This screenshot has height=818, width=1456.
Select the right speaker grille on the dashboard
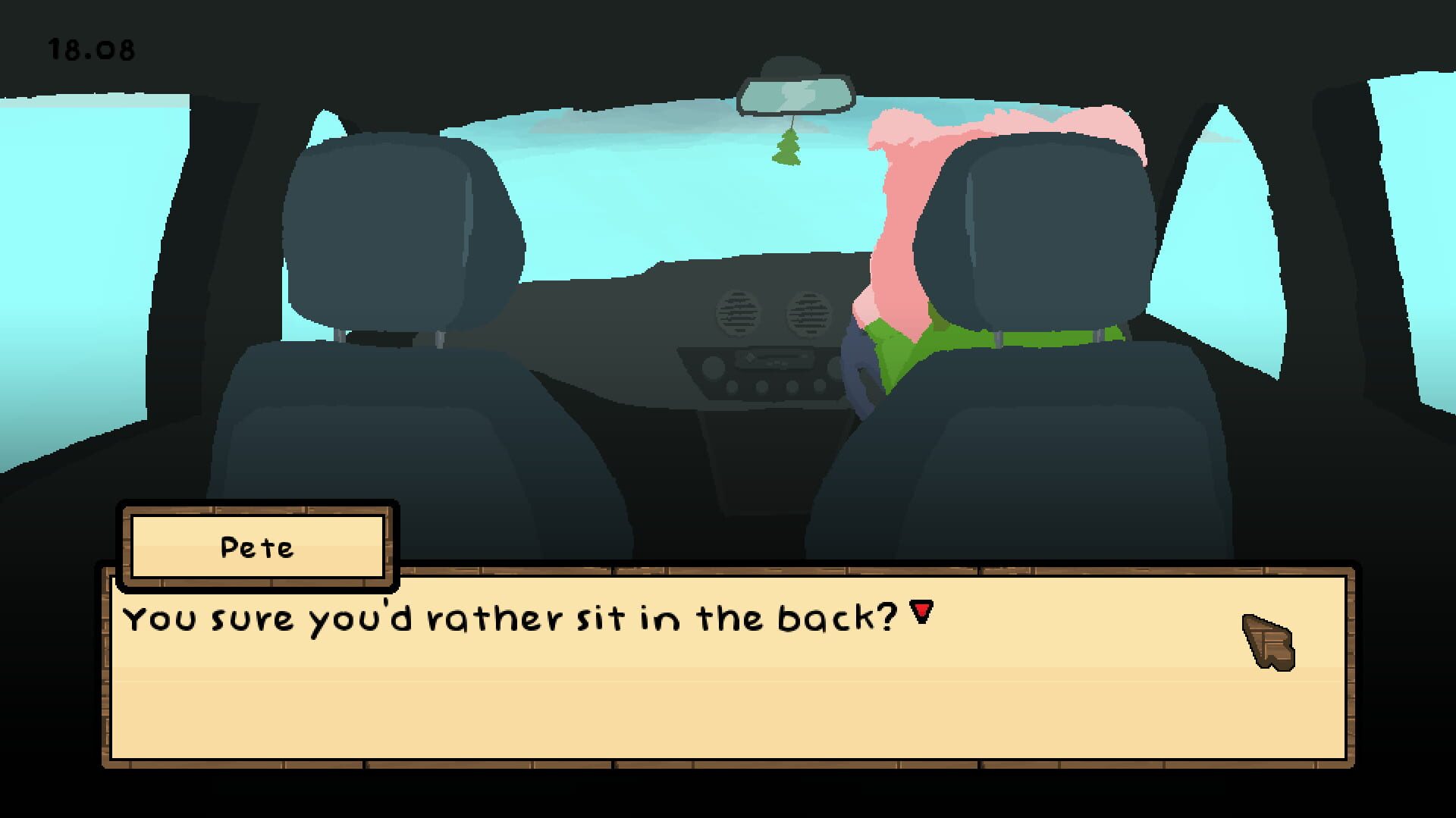click(808, 312)
